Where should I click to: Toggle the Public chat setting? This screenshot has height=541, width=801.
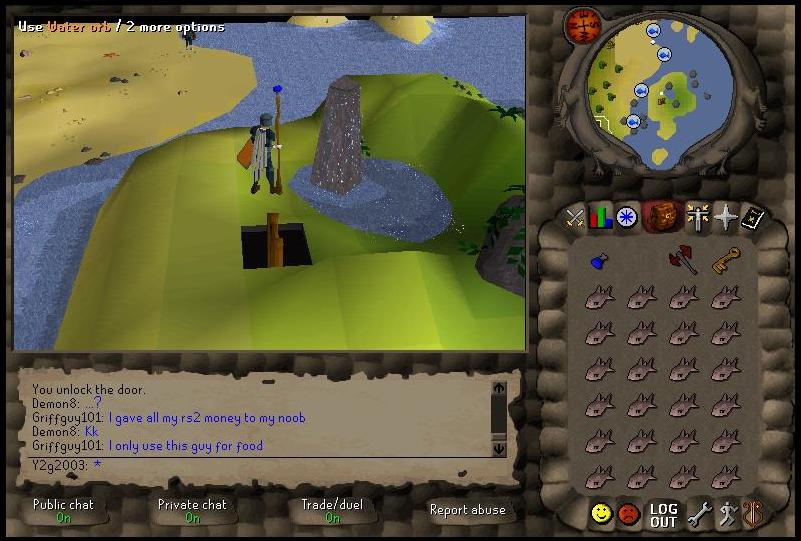63,511
